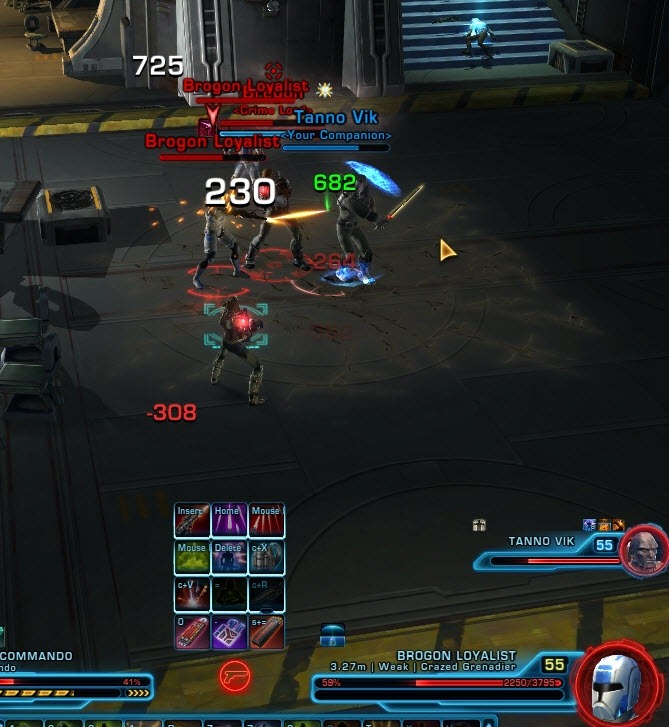Activate the Delete-bound glowing figure ability
This screenshot has height=727, width=669.
point(229,558)
